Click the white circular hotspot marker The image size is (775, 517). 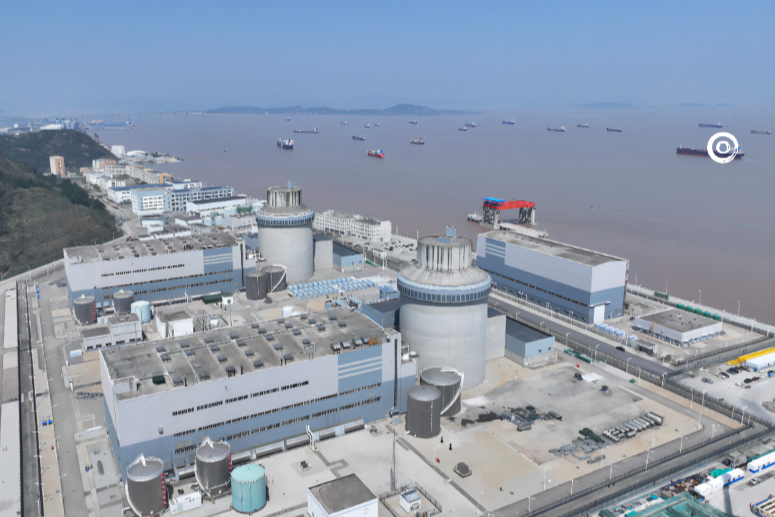point(722,147)
